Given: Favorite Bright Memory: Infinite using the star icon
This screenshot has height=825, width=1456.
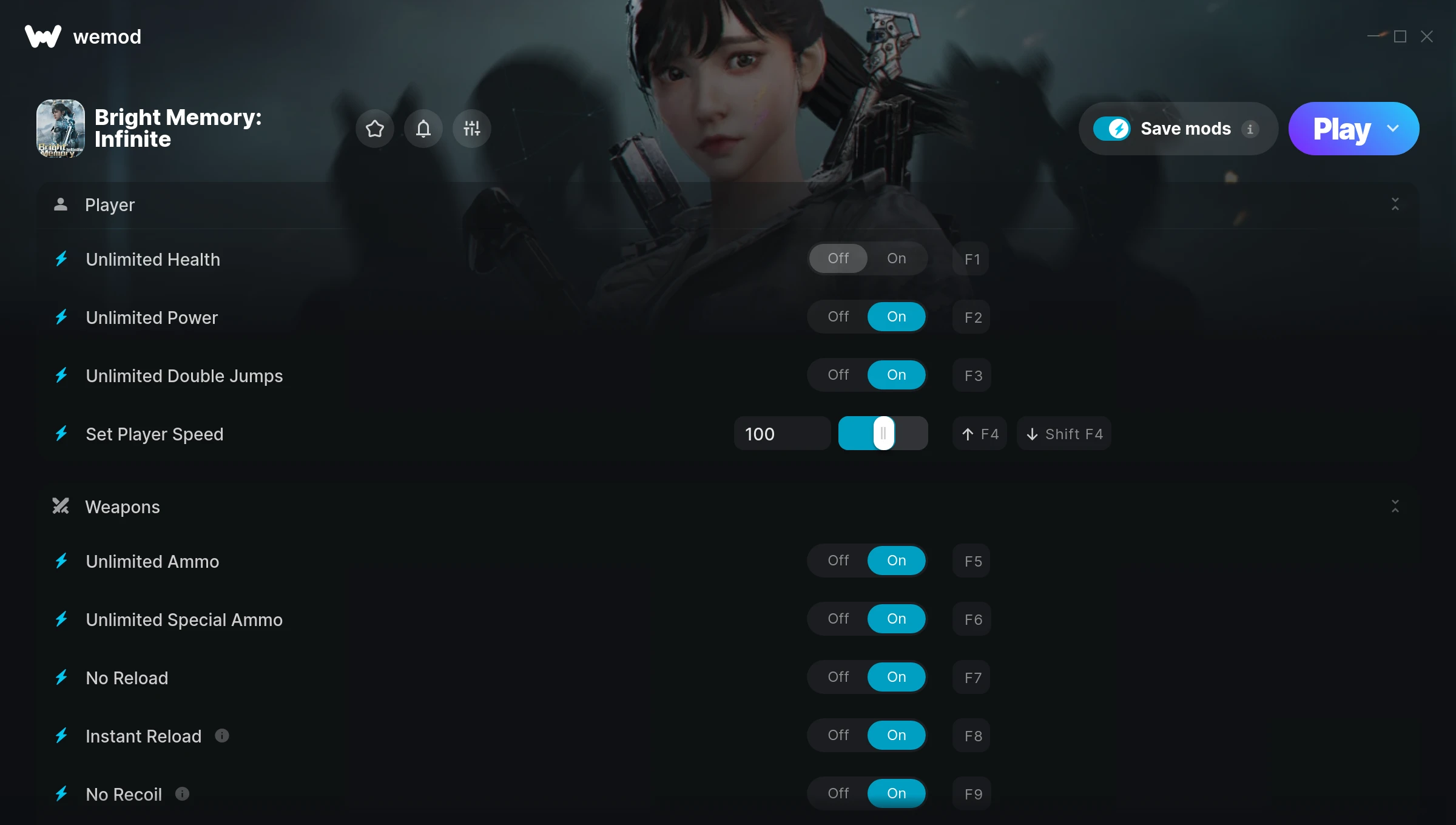Looking at the screenshot, I should tap(374, 129).
